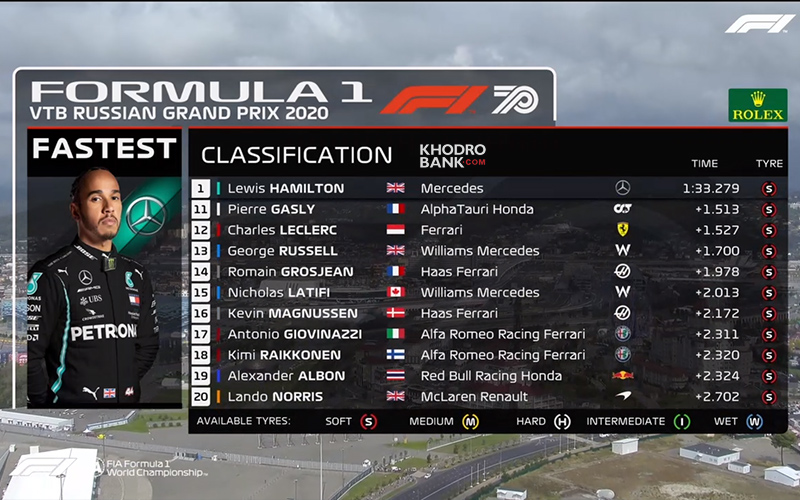
Task: Select the Medium tyre legend icon
Action: 470,422
